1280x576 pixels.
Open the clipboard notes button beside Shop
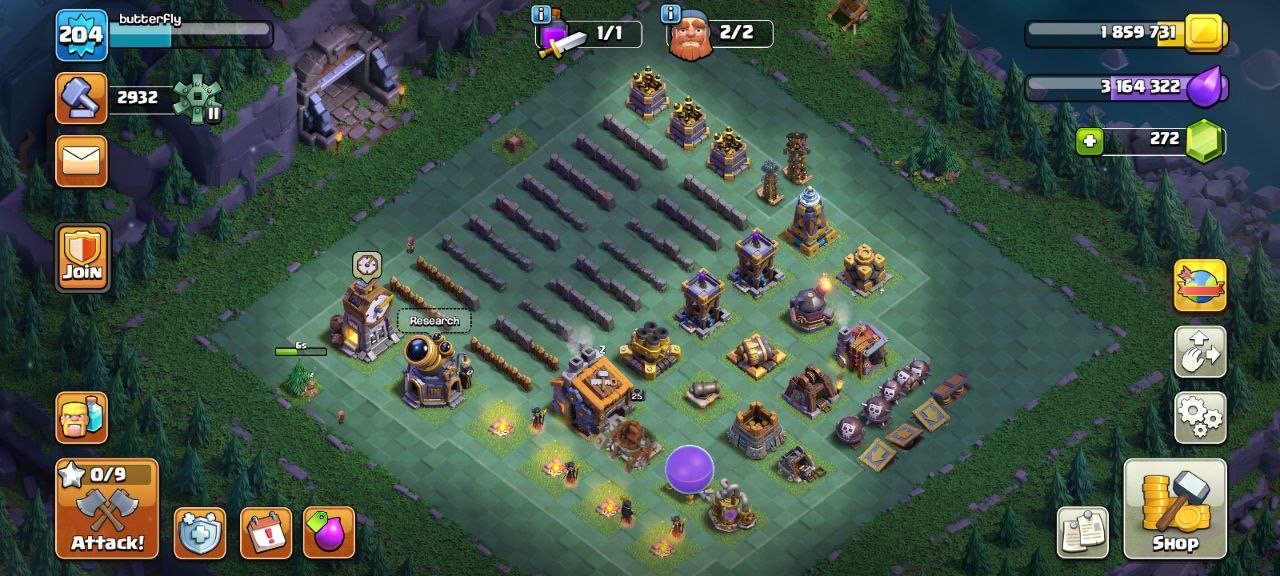[1083, 532]
